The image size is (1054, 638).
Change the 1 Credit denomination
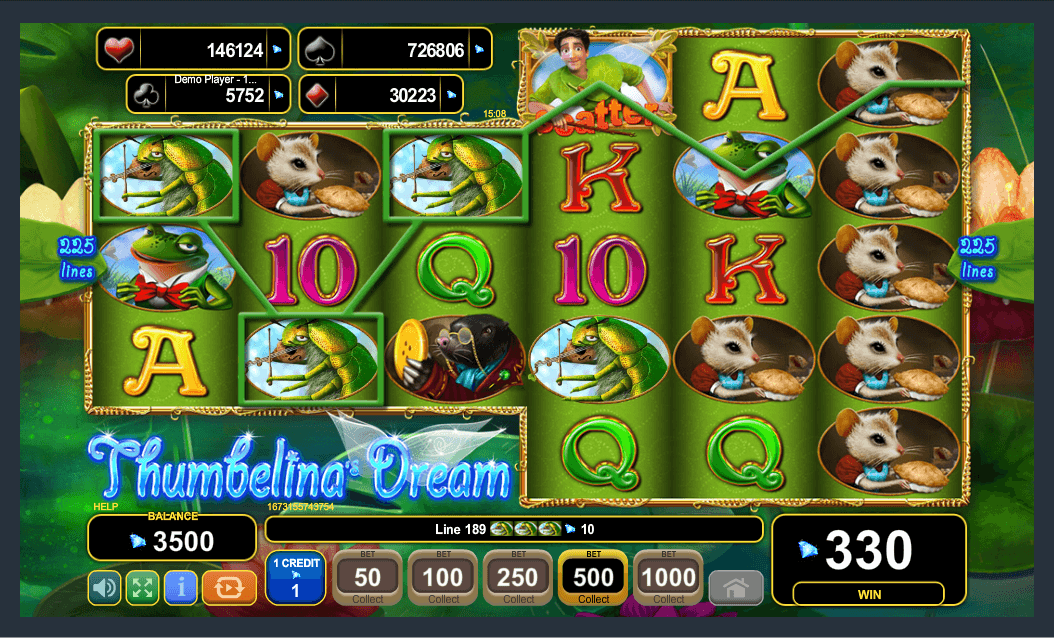coord(295,578)
